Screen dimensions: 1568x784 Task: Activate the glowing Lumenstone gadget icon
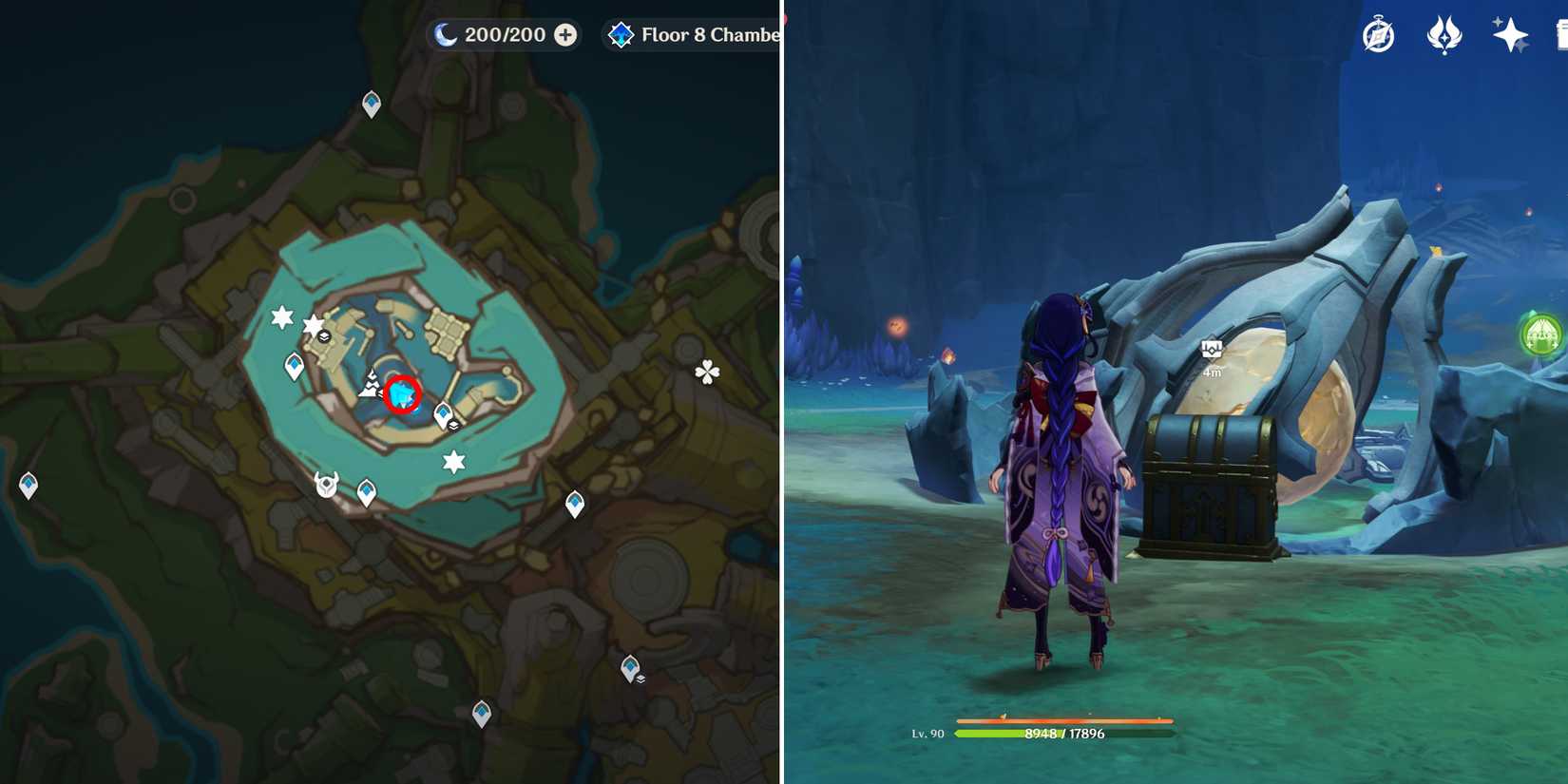point(1542,335)
